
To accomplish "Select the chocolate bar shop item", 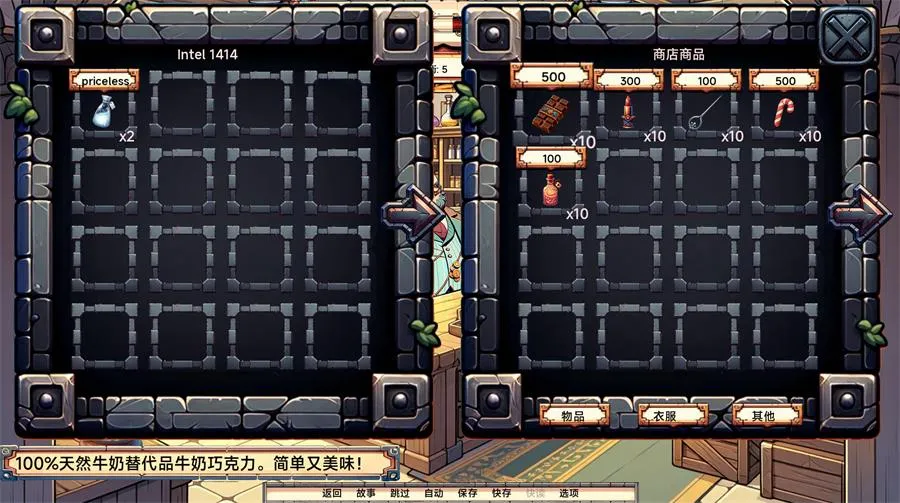I will click(x=549, y=113).
